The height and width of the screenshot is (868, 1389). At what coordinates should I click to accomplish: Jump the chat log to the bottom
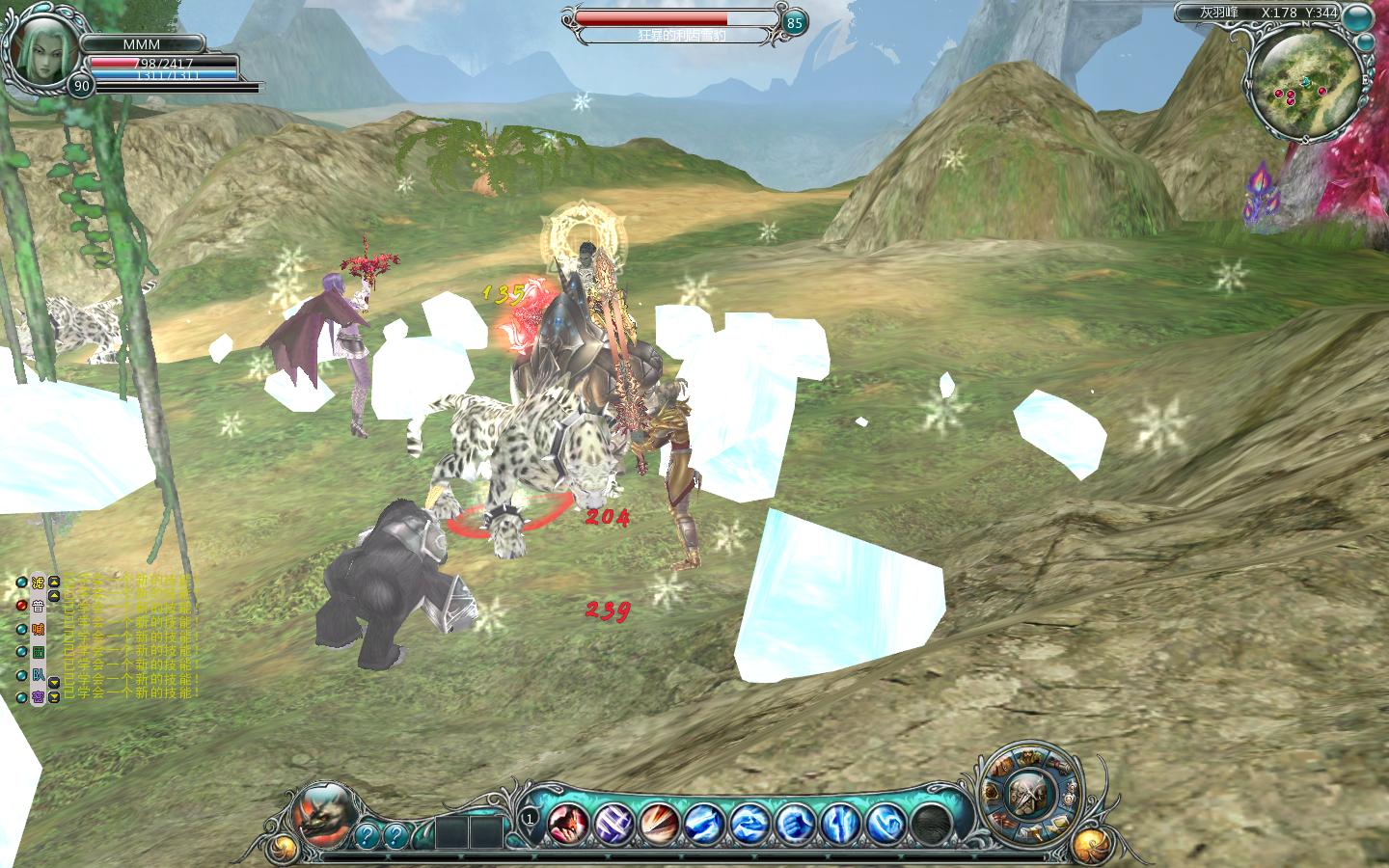click(54, 697)
